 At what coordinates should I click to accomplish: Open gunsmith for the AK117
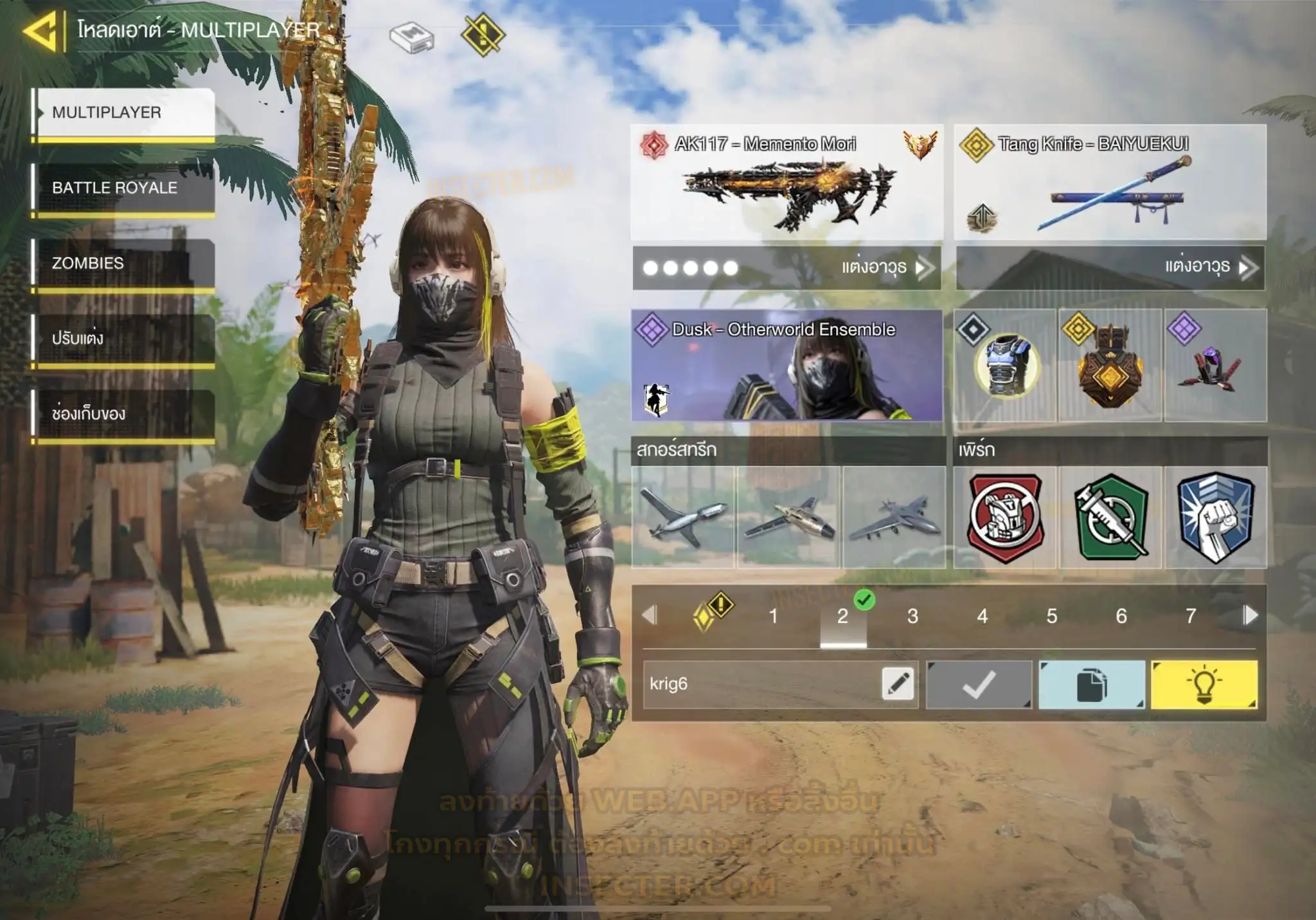click(787, 267)
